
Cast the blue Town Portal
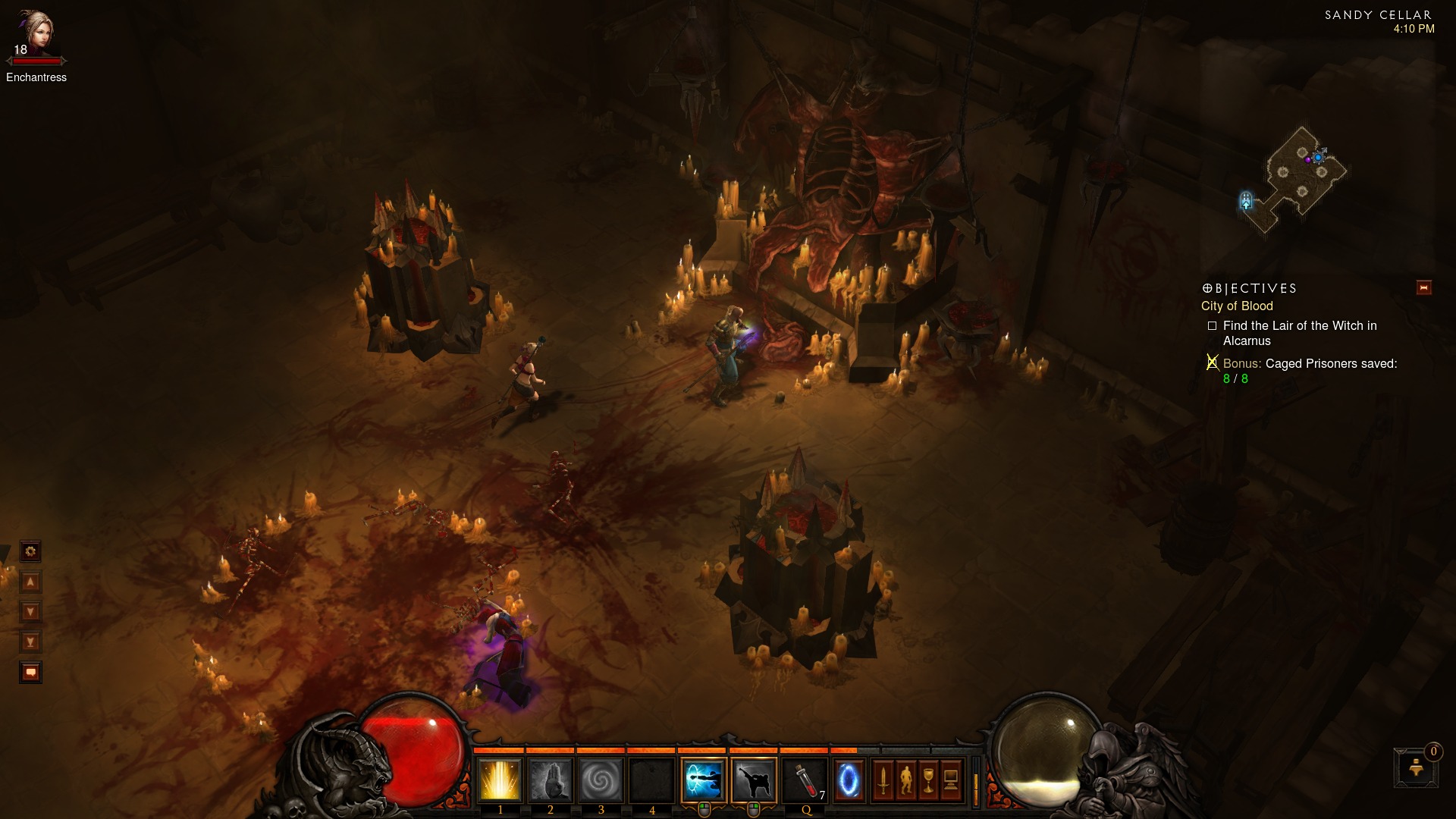[849, 780]
